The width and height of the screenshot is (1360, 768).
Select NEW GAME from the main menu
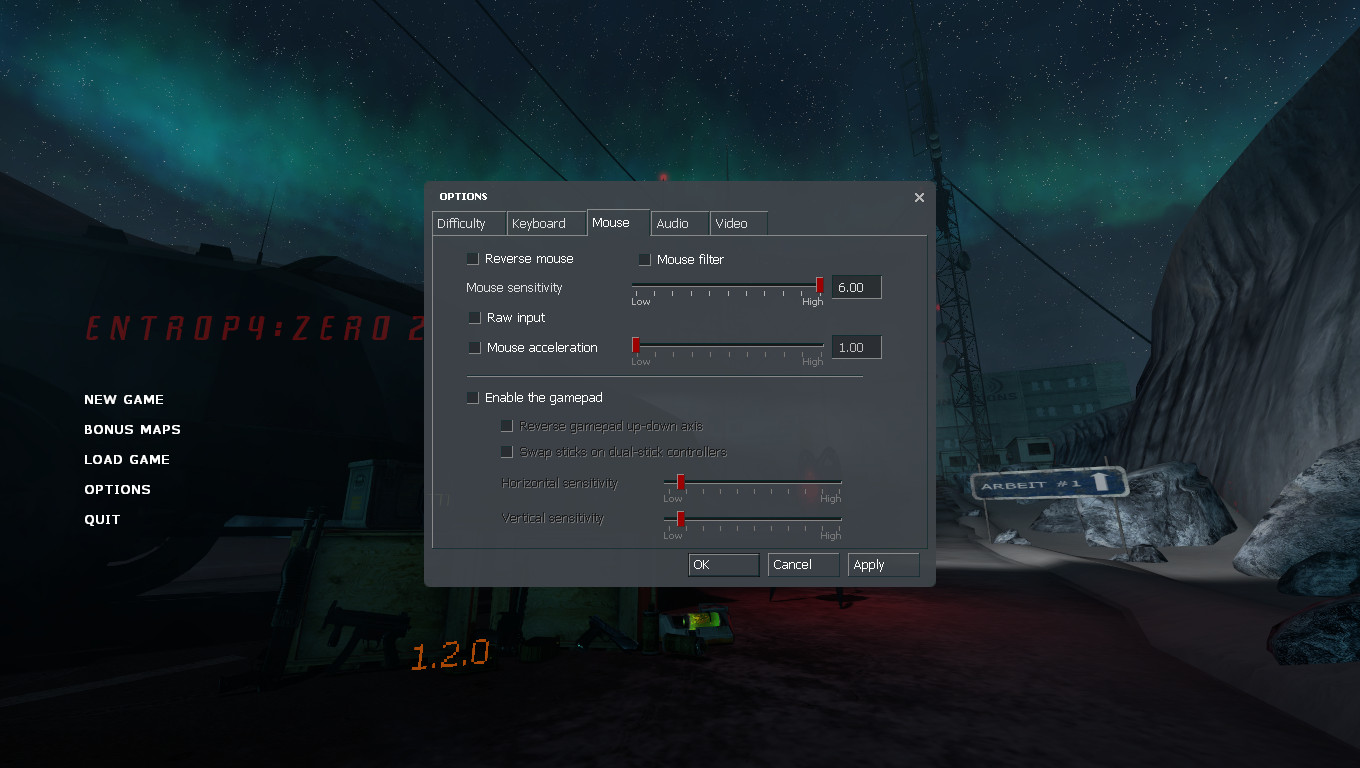[x=124, y=399]
